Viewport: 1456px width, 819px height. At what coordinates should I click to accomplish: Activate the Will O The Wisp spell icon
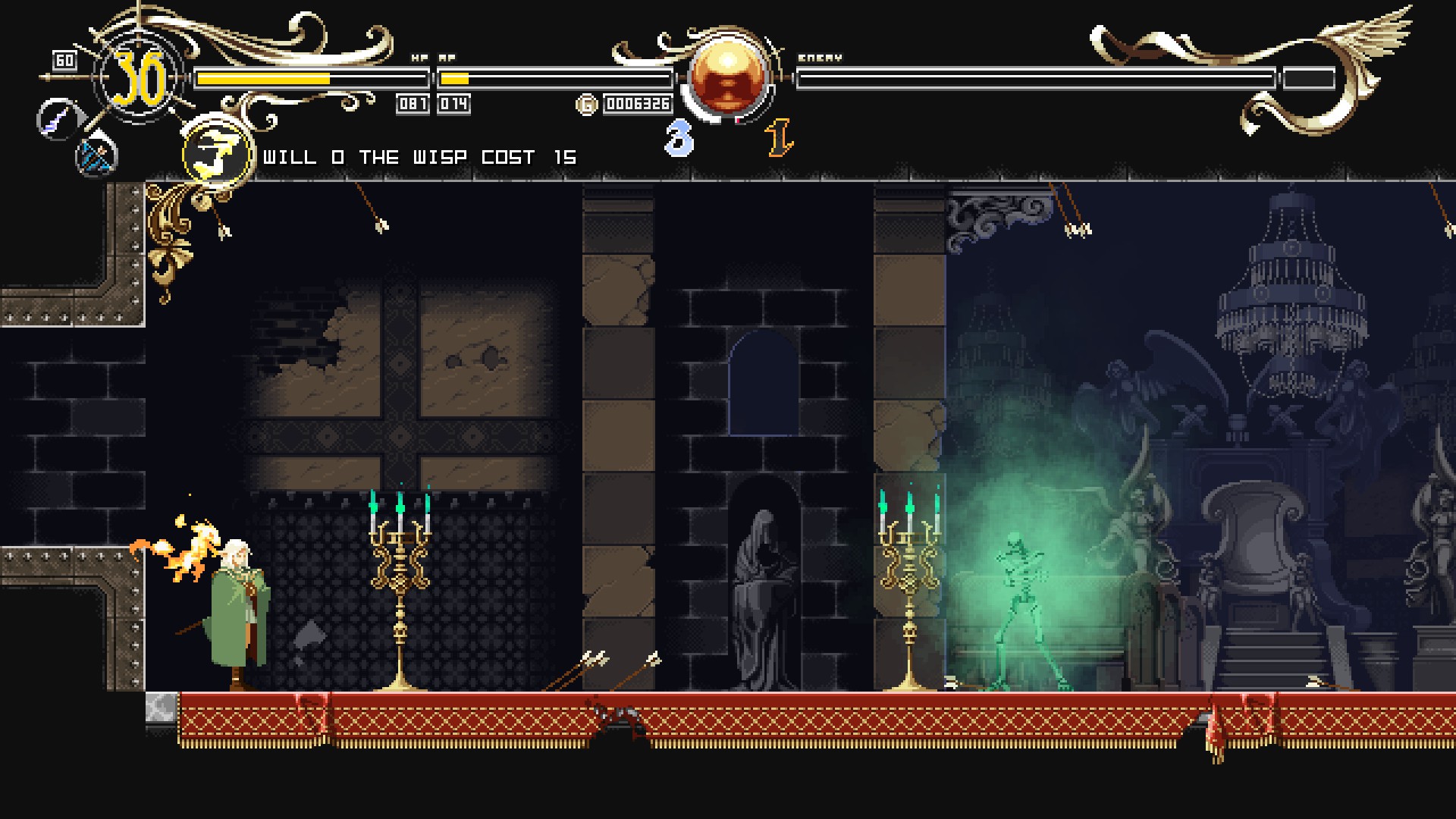218,154
